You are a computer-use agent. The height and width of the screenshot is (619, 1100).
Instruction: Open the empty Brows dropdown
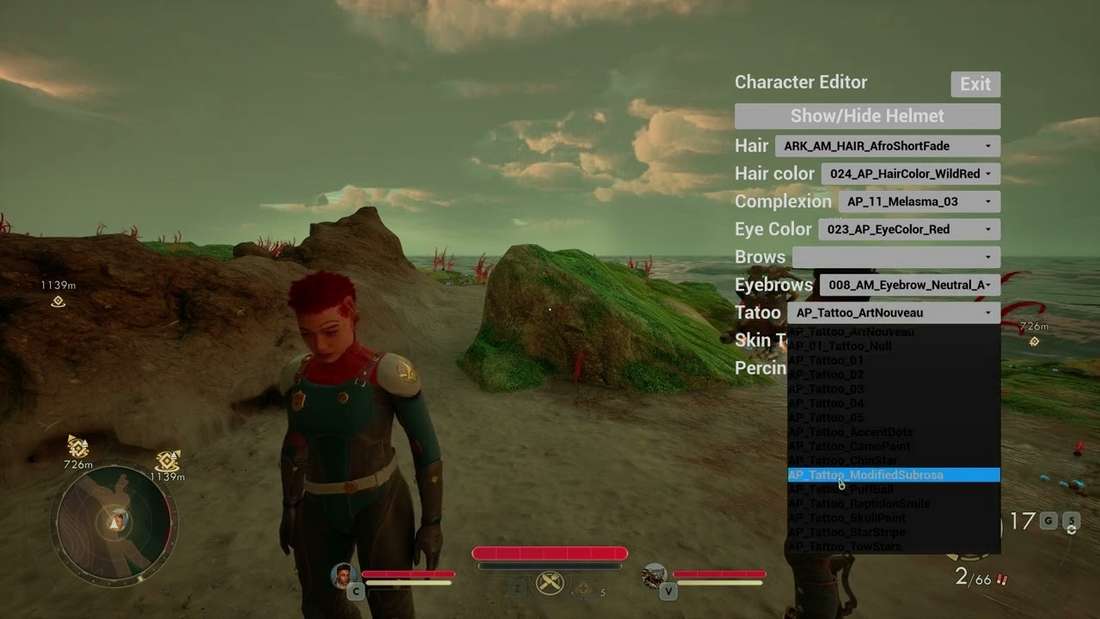(x=895, y=258)
